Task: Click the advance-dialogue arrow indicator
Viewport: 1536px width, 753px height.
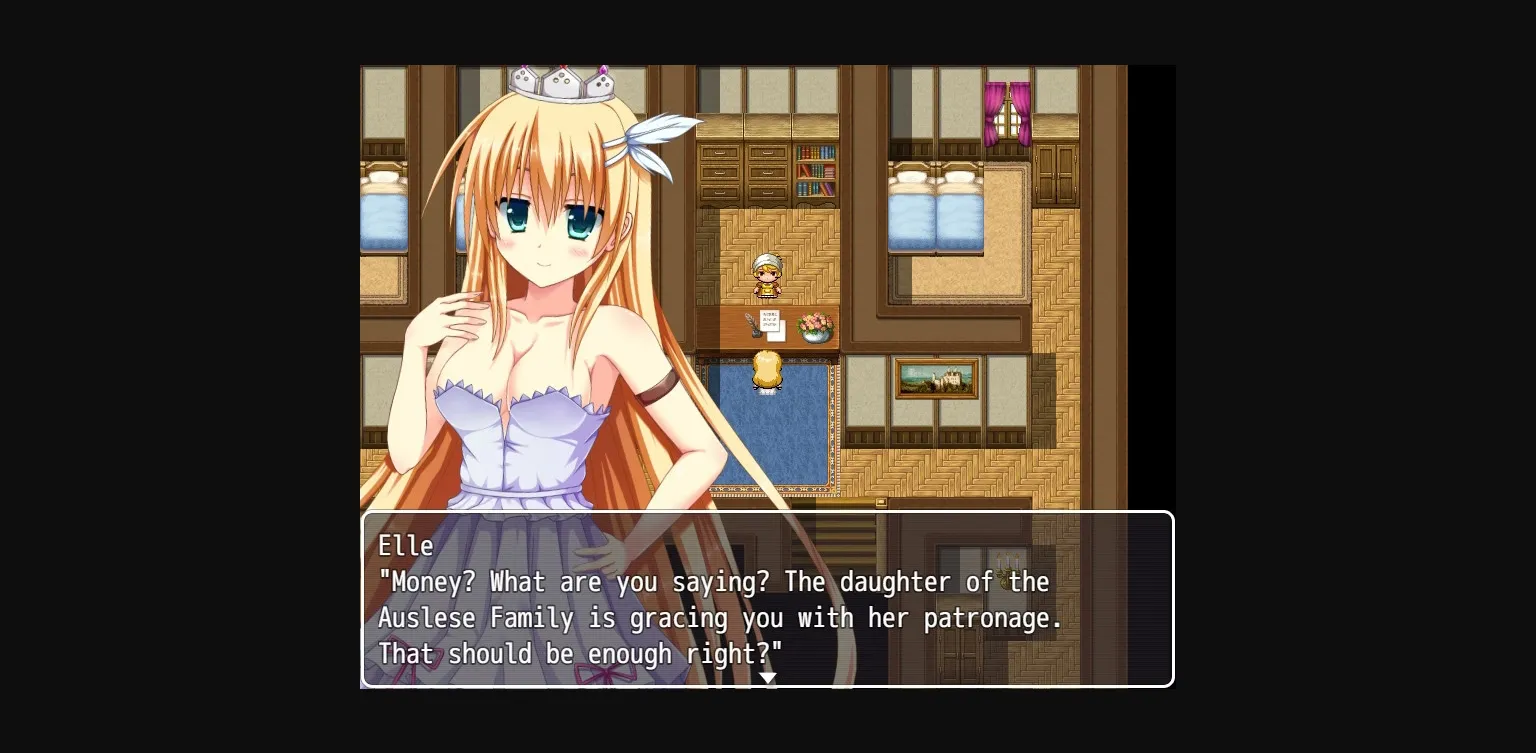Action: [x=768, y=678]
